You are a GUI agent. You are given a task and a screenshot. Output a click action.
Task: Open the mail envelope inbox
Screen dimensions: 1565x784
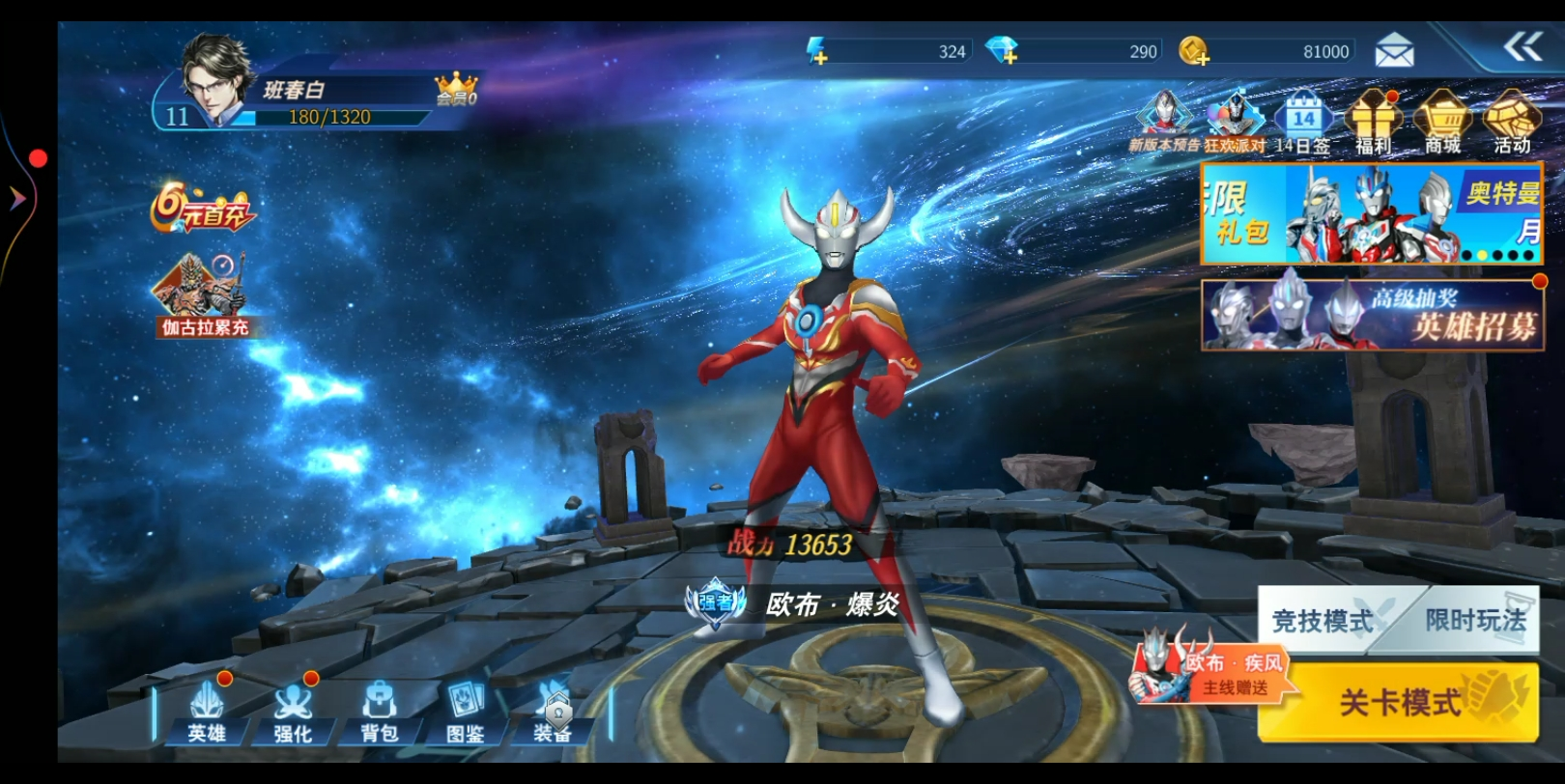click(1394, 50)
